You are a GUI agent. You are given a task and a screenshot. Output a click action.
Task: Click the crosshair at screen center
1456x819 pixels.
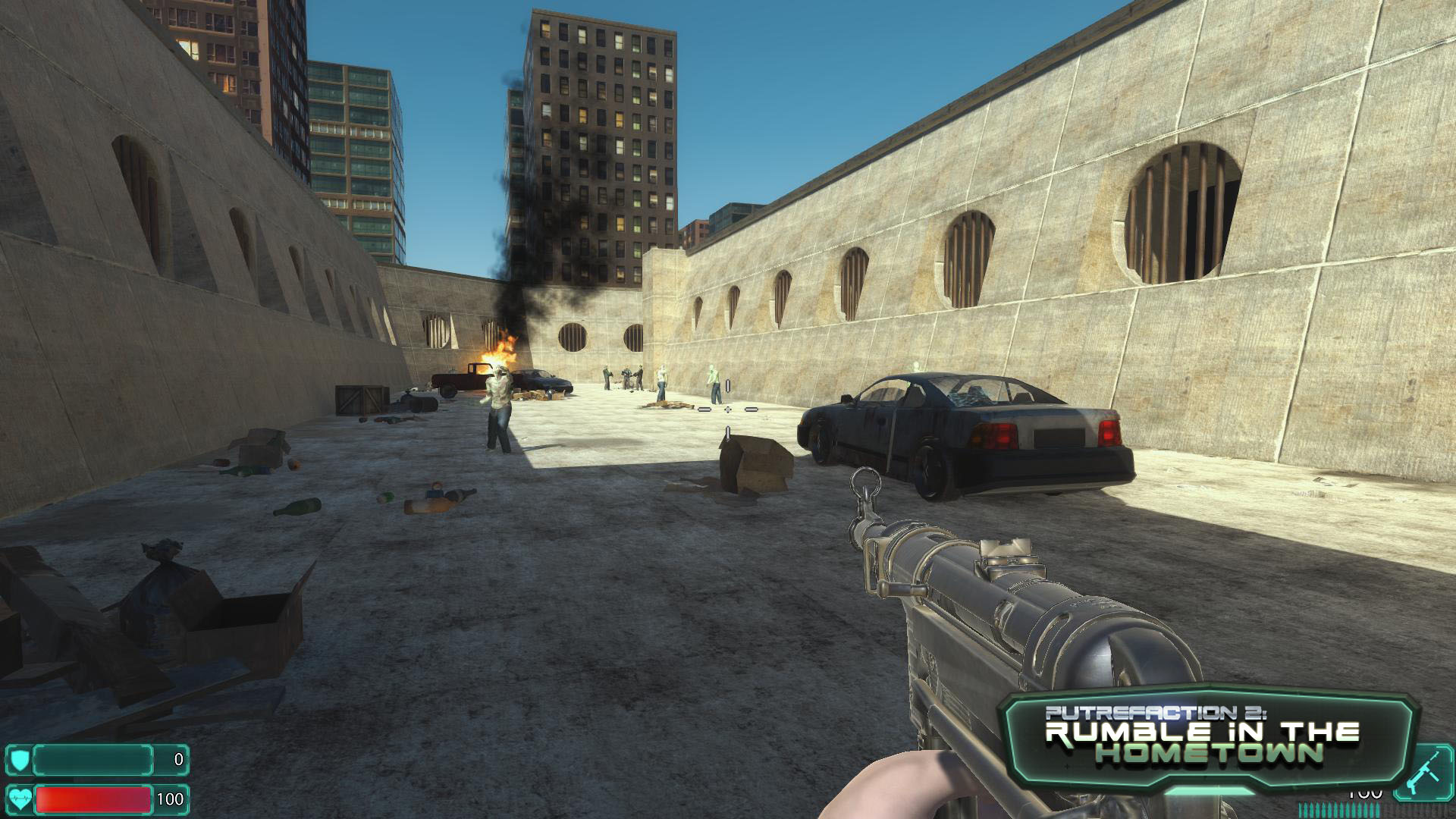[728, 409]
